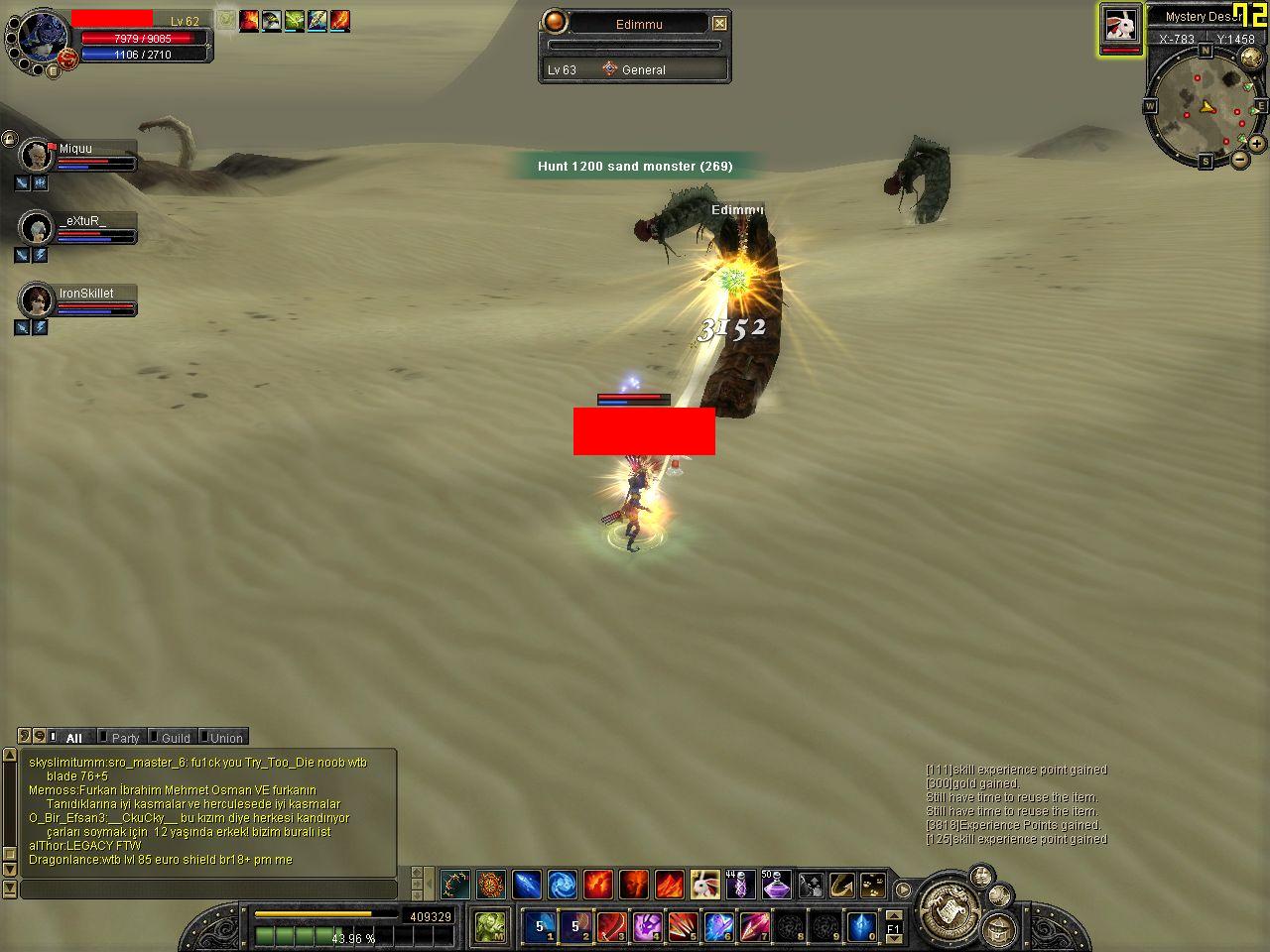Close the Edimmu target window
Screen dimensions: 1270x952
(720, 23)
